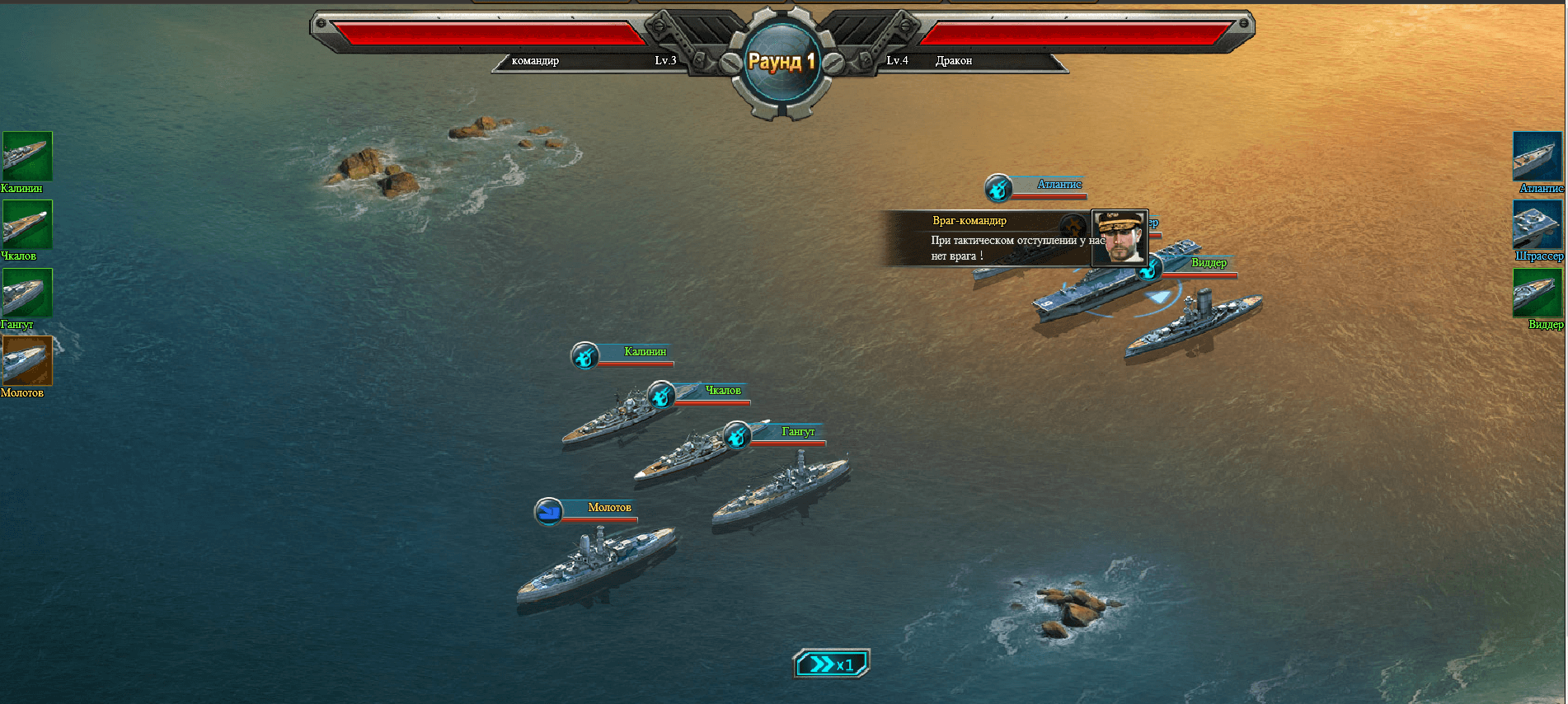This screenshot has width=1568, height=704.
Task: Click the Атлантис cannon skill icon
Action: [998, 189]
